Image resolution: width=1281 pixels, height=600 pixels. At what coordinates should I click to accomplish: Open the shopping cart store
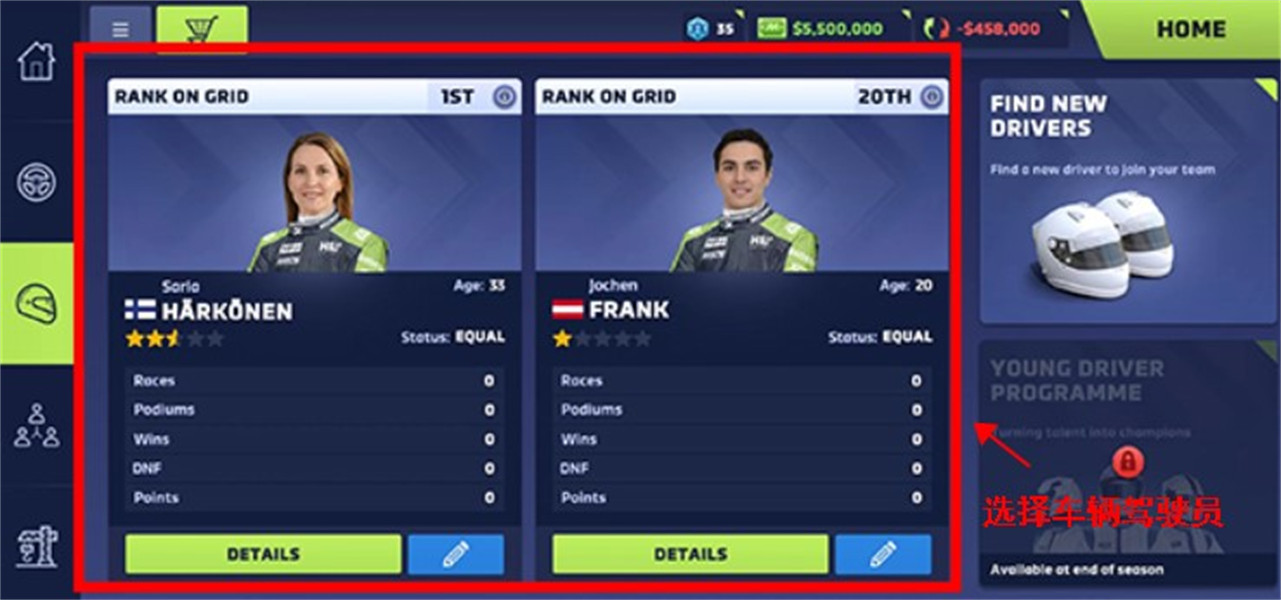coord(202,29)
